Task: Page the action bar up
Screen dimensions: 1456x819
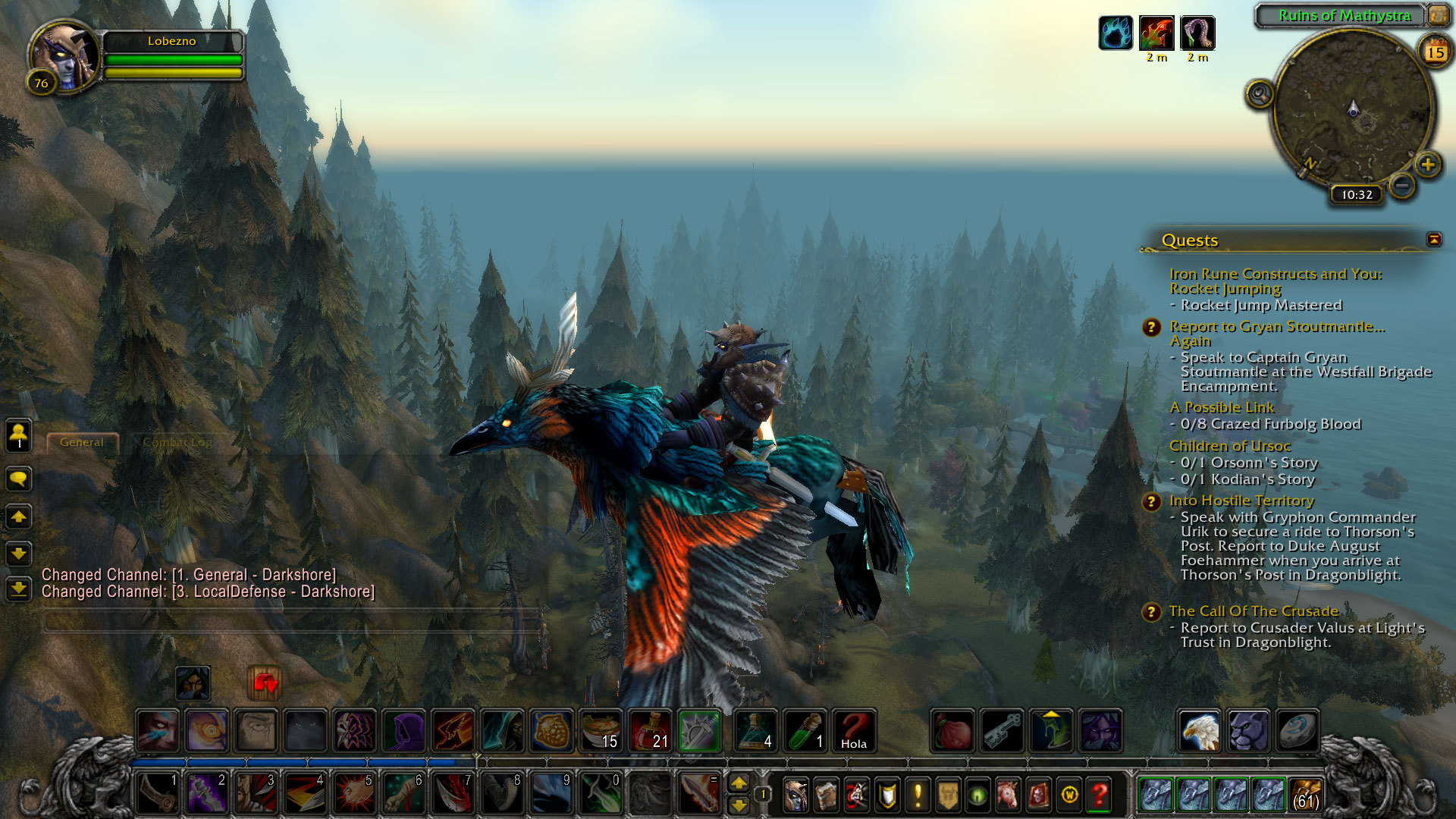Action: (x=738, y=783)
